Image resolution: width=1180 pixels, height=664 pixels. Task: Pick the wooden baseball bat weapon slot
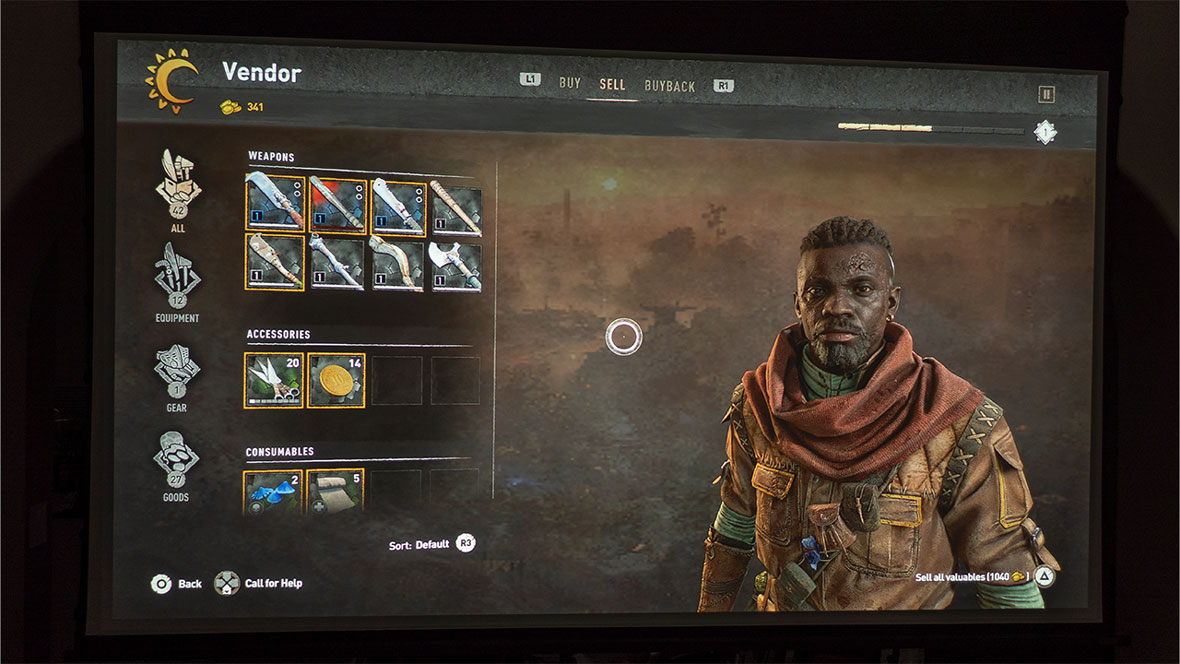(x=456, y=209)
